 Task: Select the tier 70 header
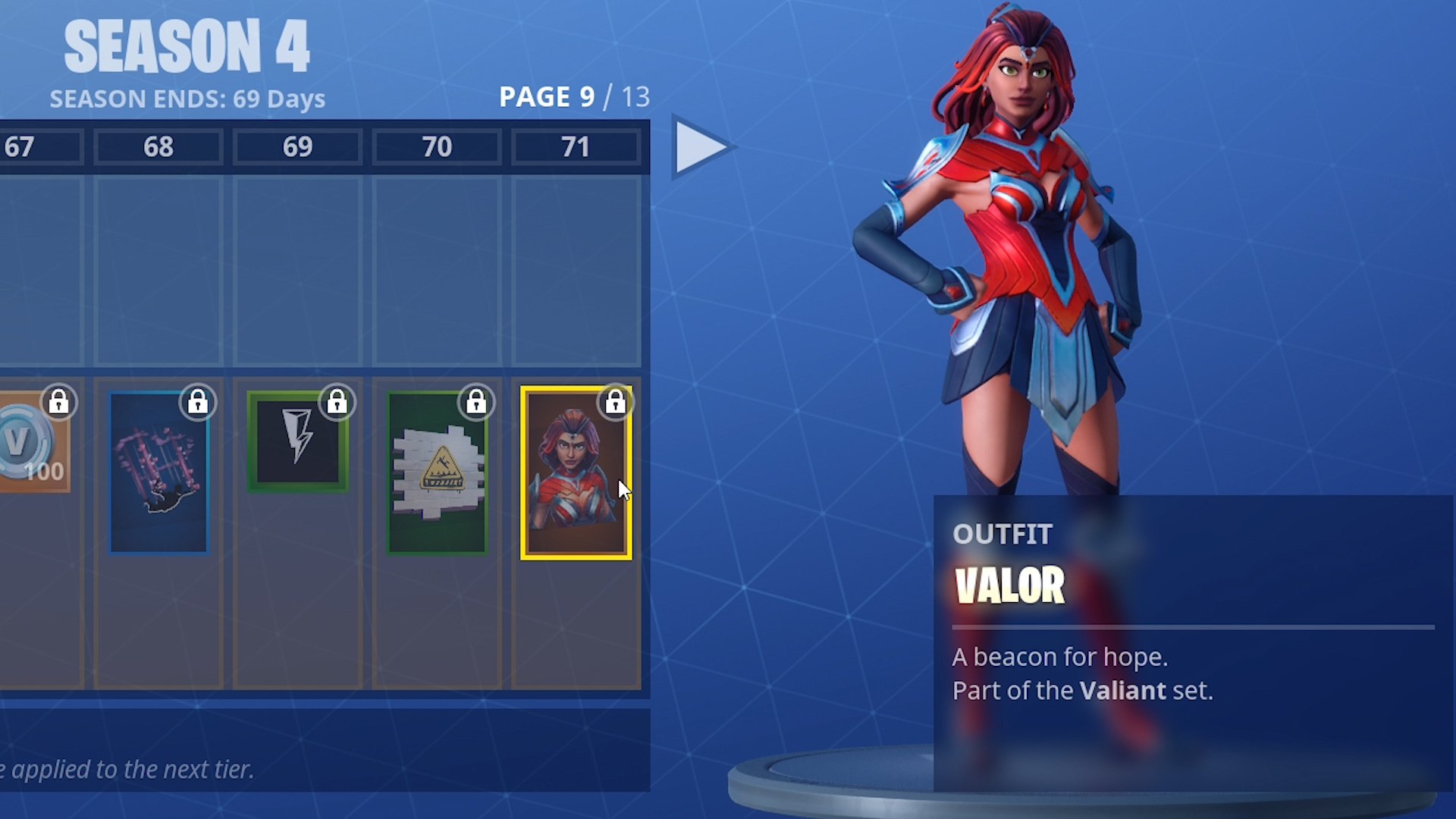pos(437,146)
